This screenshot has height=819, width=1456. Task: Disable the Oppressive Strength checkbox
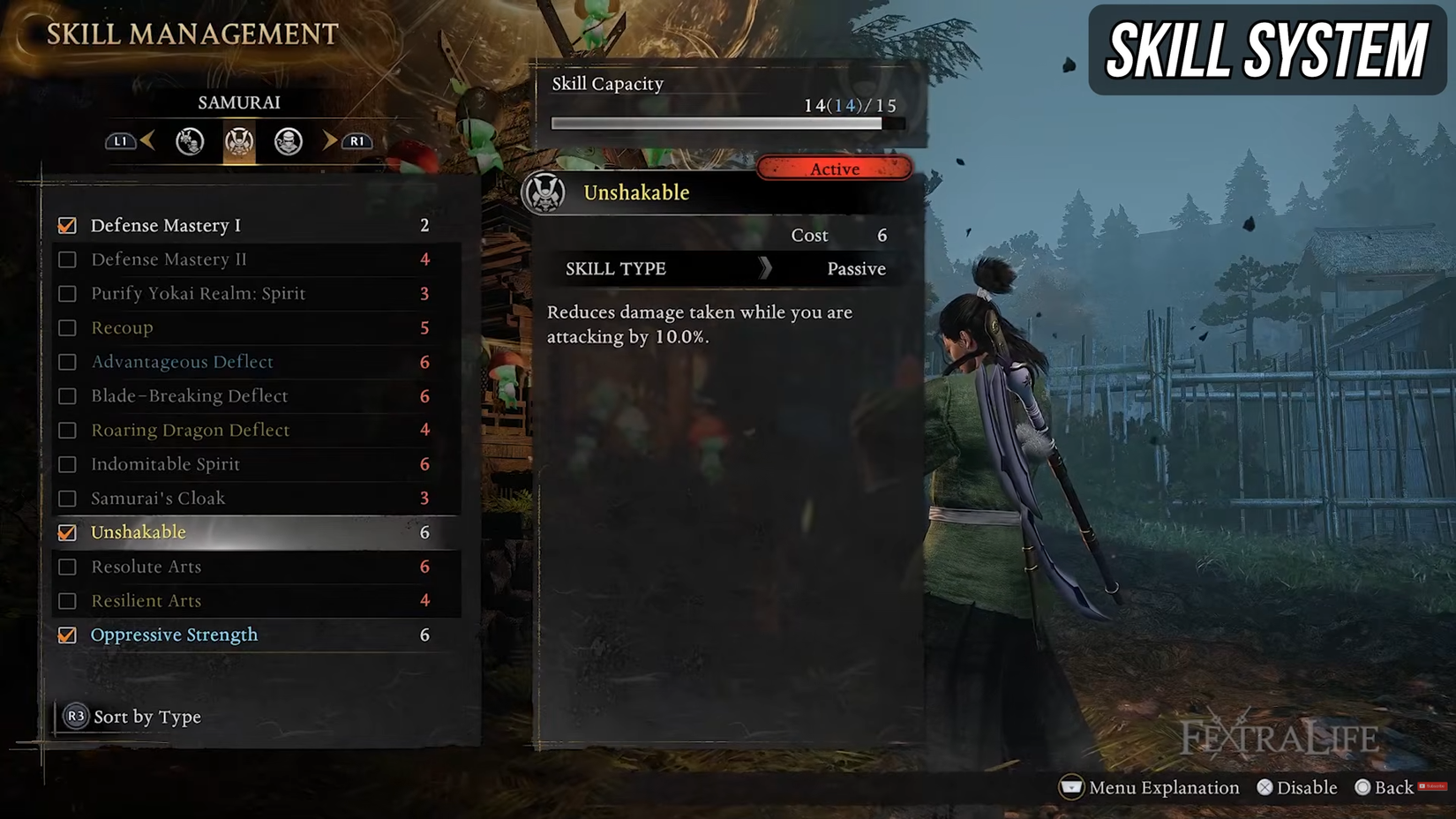[67, 635]
